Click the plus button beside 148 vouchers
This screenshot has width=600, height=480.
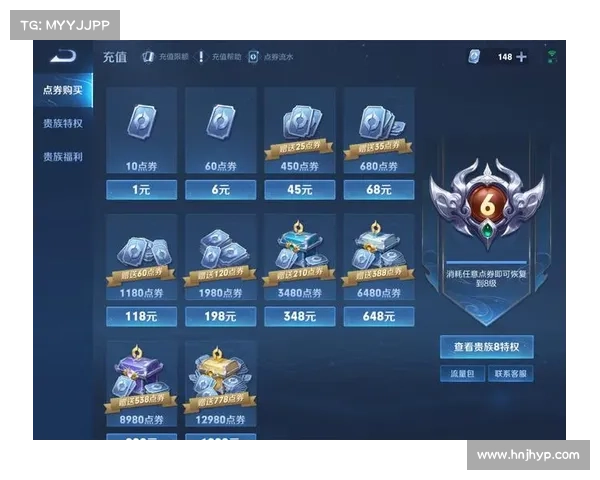click(521, 57)
